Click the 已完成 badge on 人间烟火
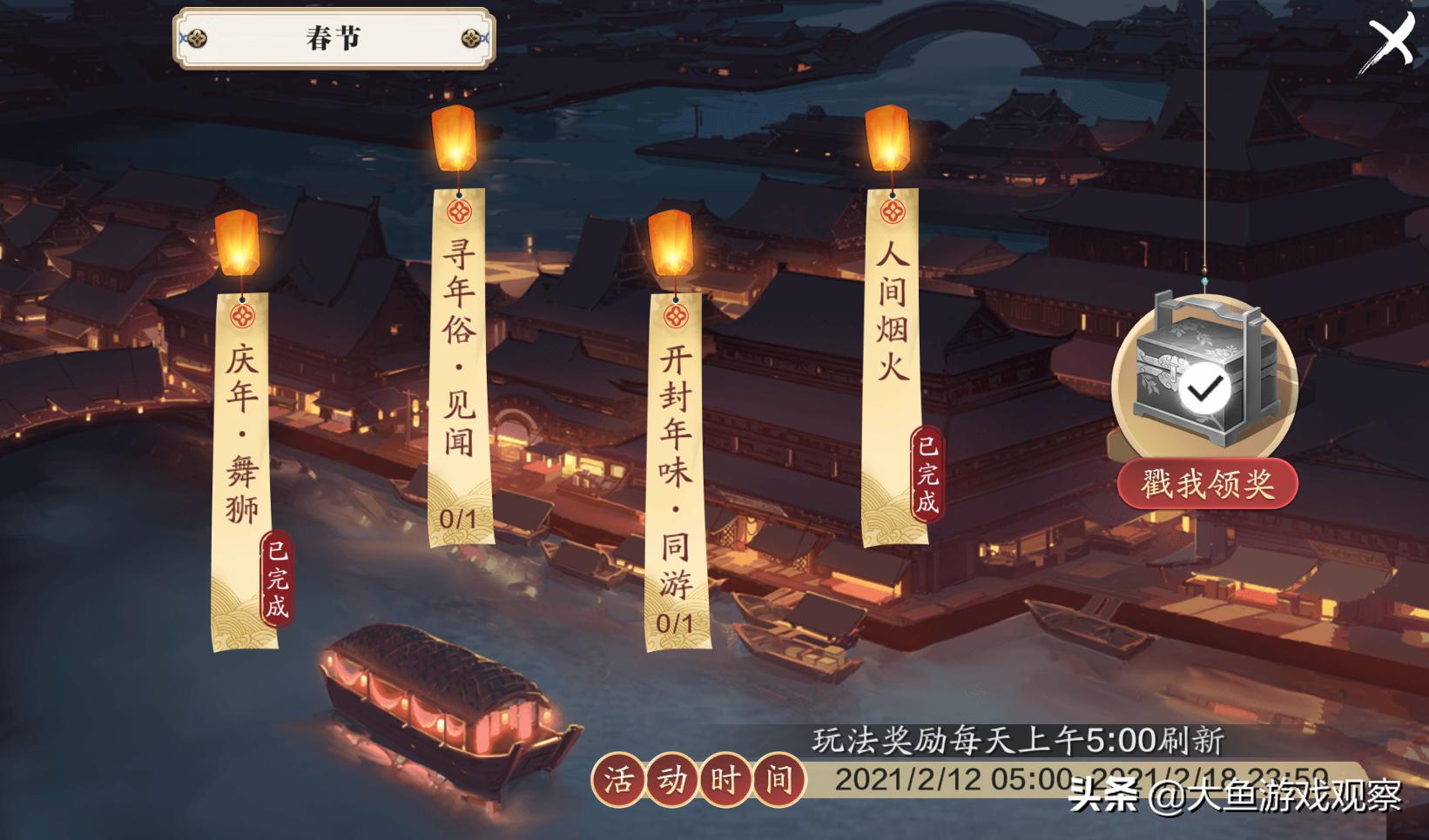This screenshot has width=1429, height=840. click(927, 474)
